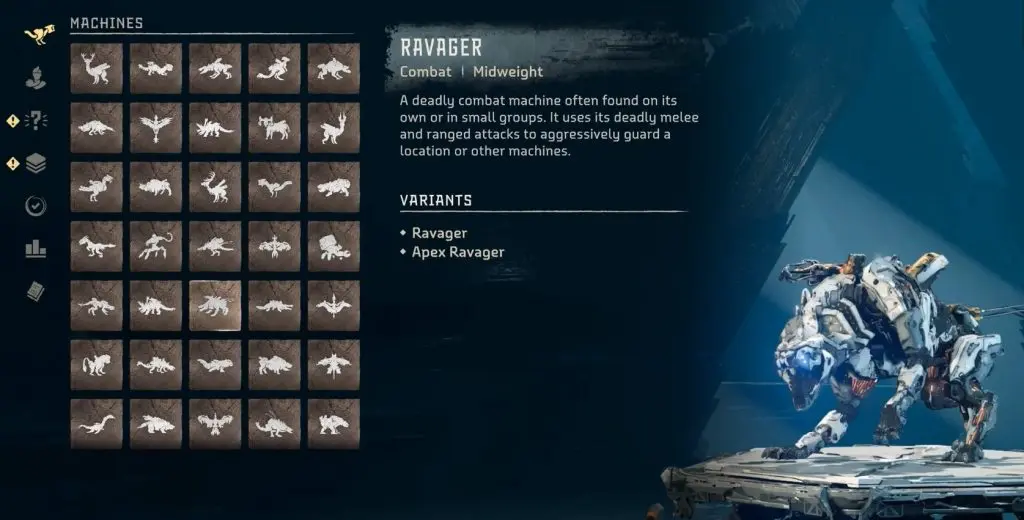Image resolution: width=1024 pixels, height=520 pixels.
Task: Show the bar chart statistics tab
Action: coord(36,248)
